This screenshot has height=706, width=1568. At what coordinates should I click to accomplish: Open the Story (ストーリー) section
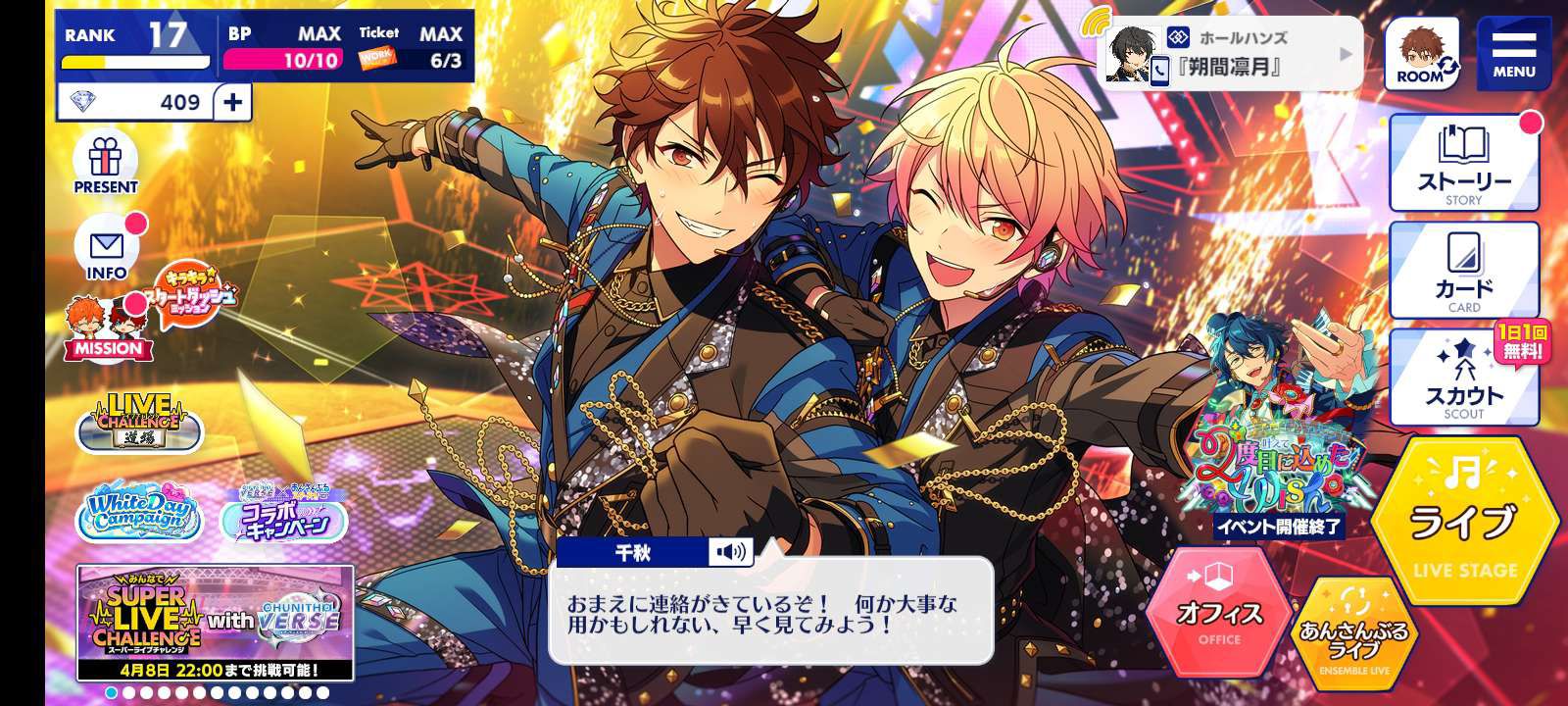pos(1464,164)
